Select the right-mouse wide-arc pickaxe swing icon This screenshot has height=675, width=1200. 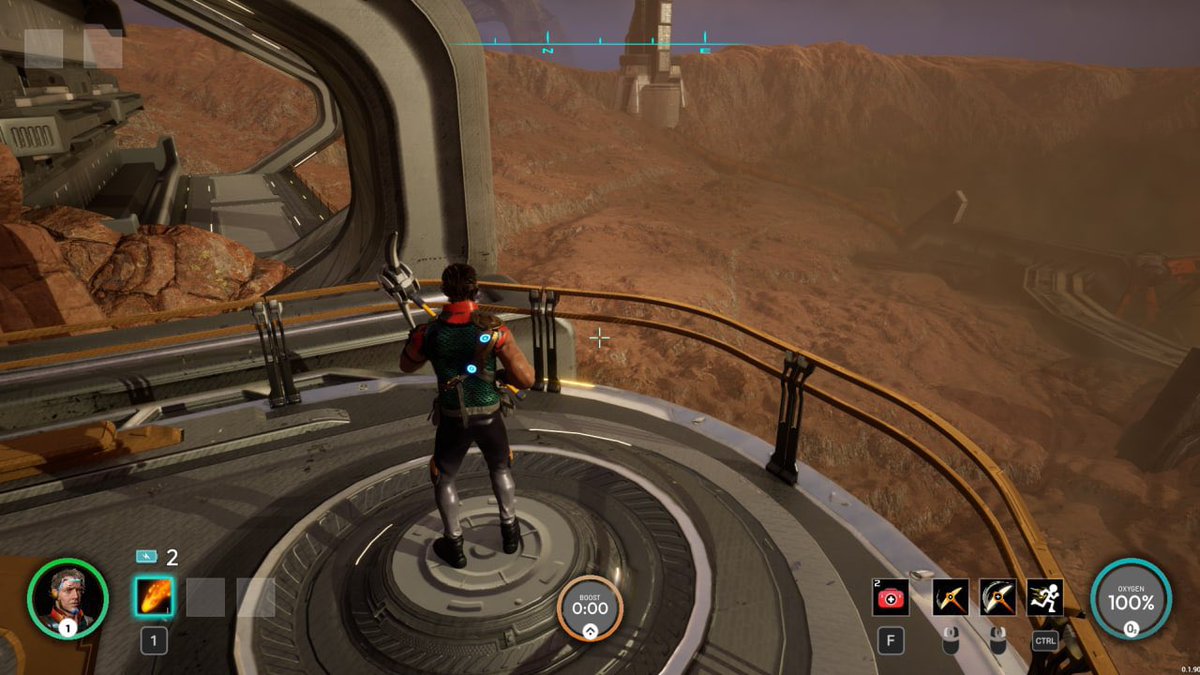997,597
